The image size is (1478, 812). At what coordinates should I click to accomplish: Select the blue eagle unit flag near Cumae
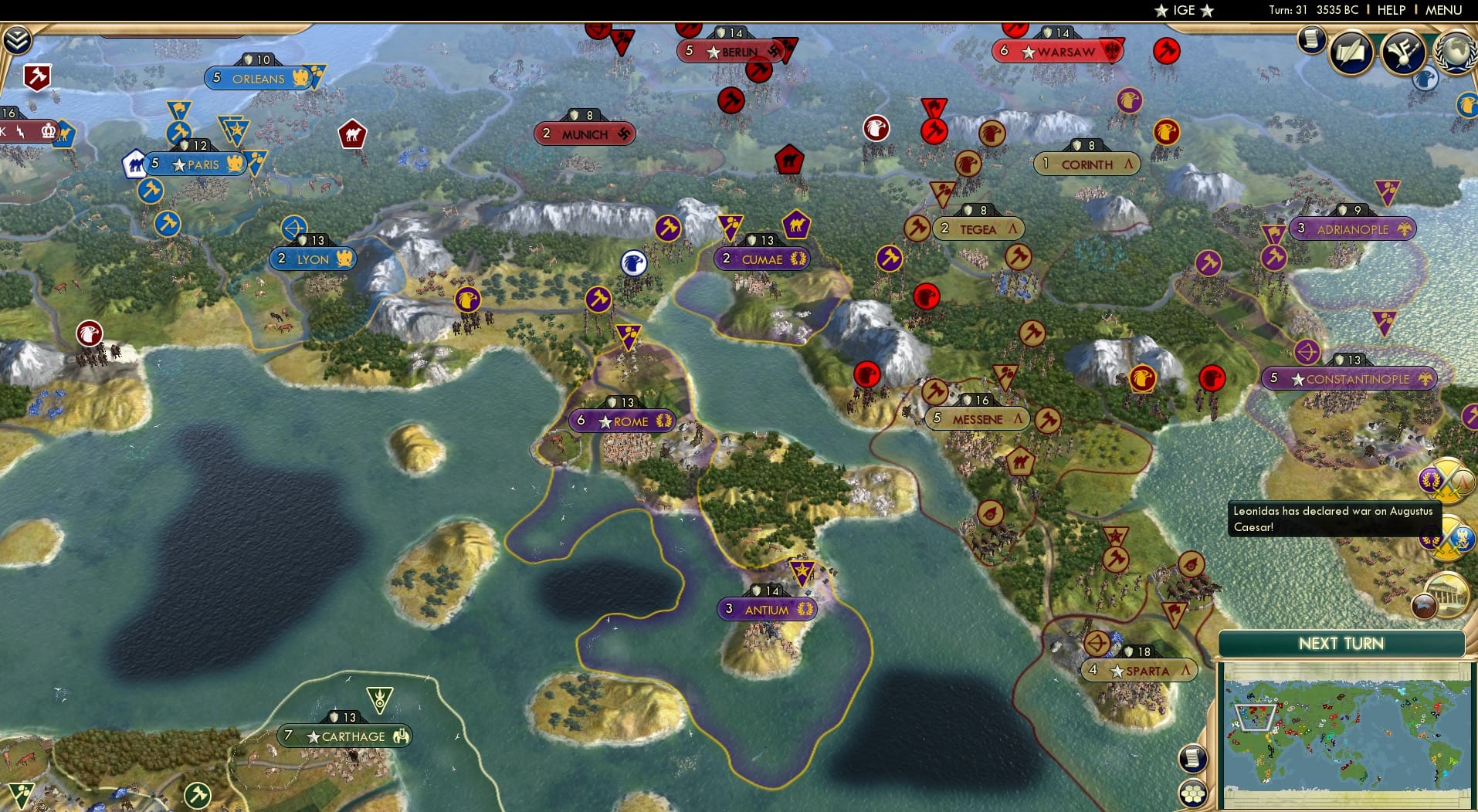633,262
